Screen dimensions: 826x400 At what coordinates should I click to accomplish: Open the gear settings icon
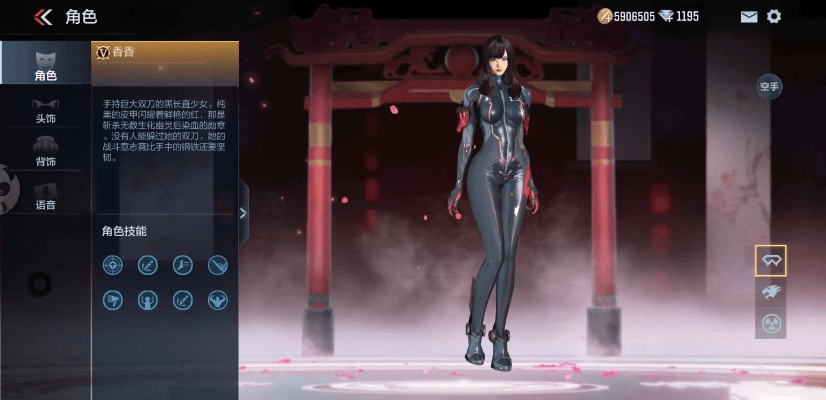point(774,16)
